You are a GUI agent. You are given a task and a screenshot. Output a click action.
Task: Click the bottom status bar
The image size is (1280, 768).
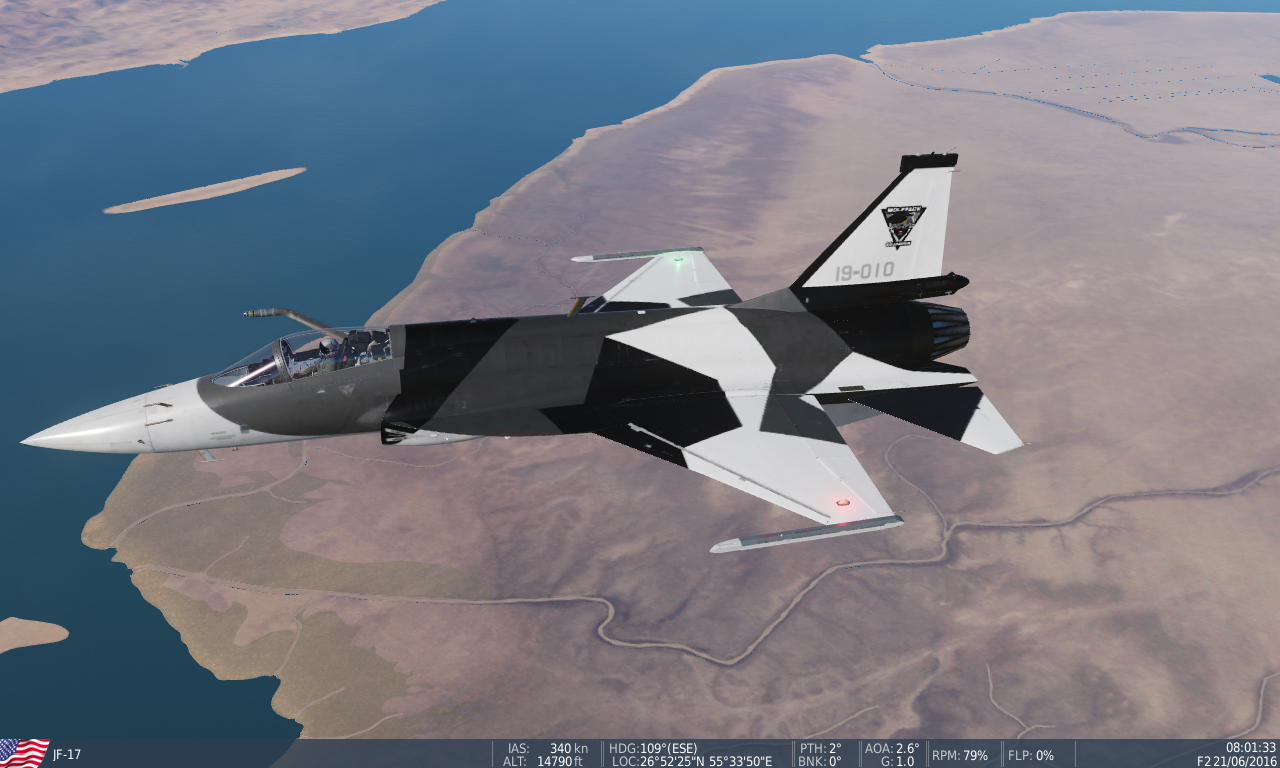[640, 754]
